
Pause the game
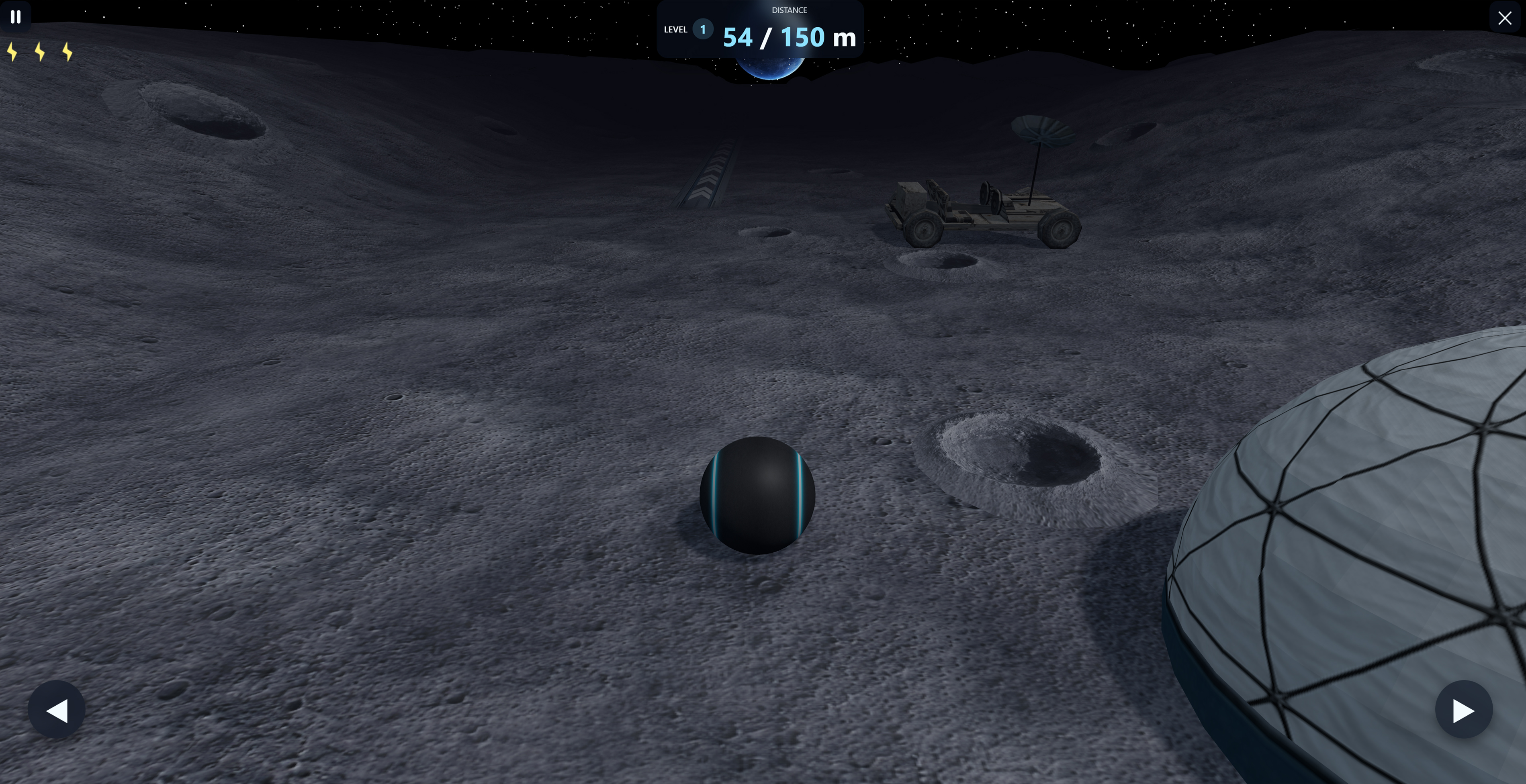click(x=16, y=17)
